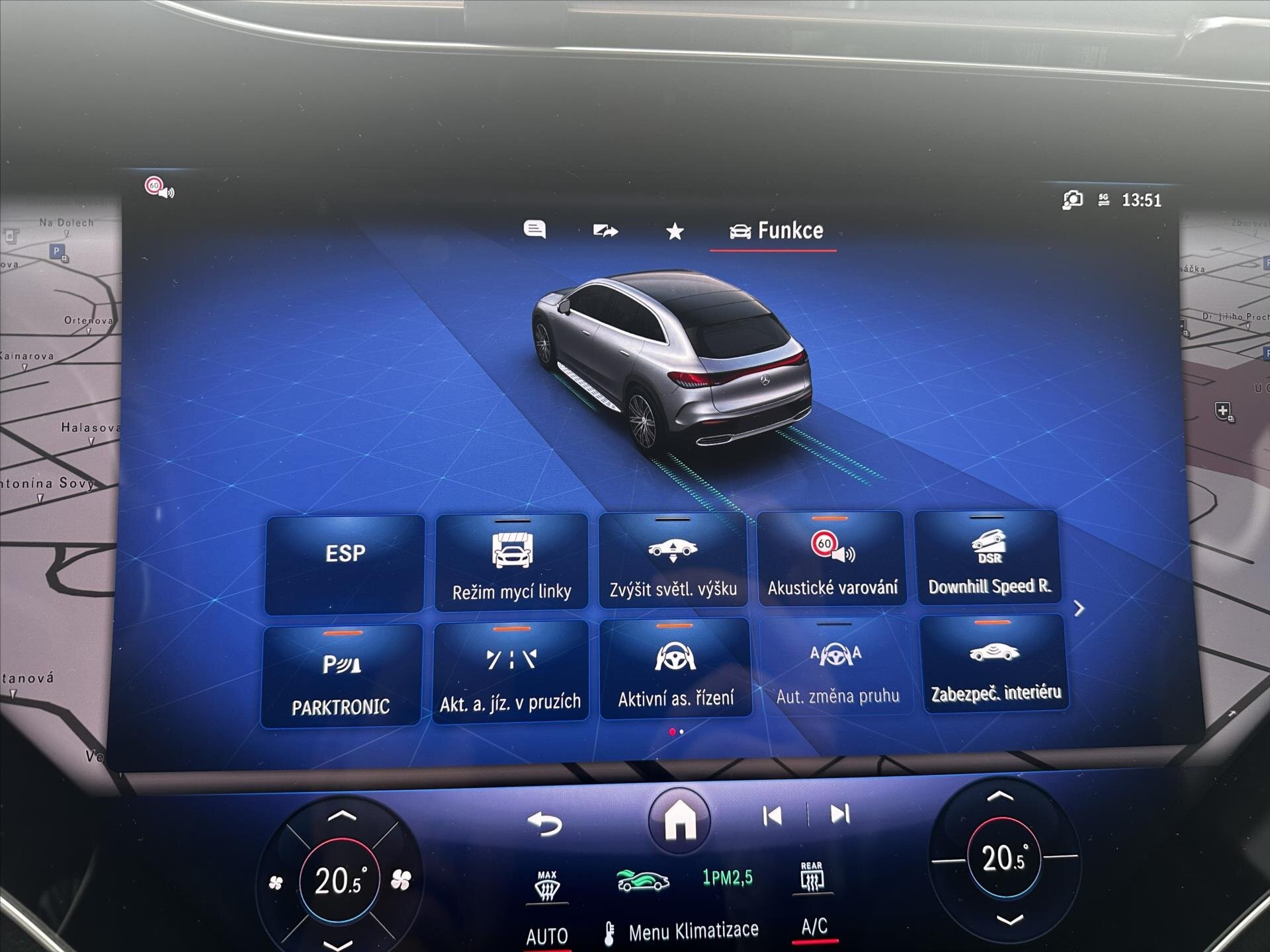Open the messages icon at top
The height and width of the screenshot is (952, 1270).
[x=536, y=230]
